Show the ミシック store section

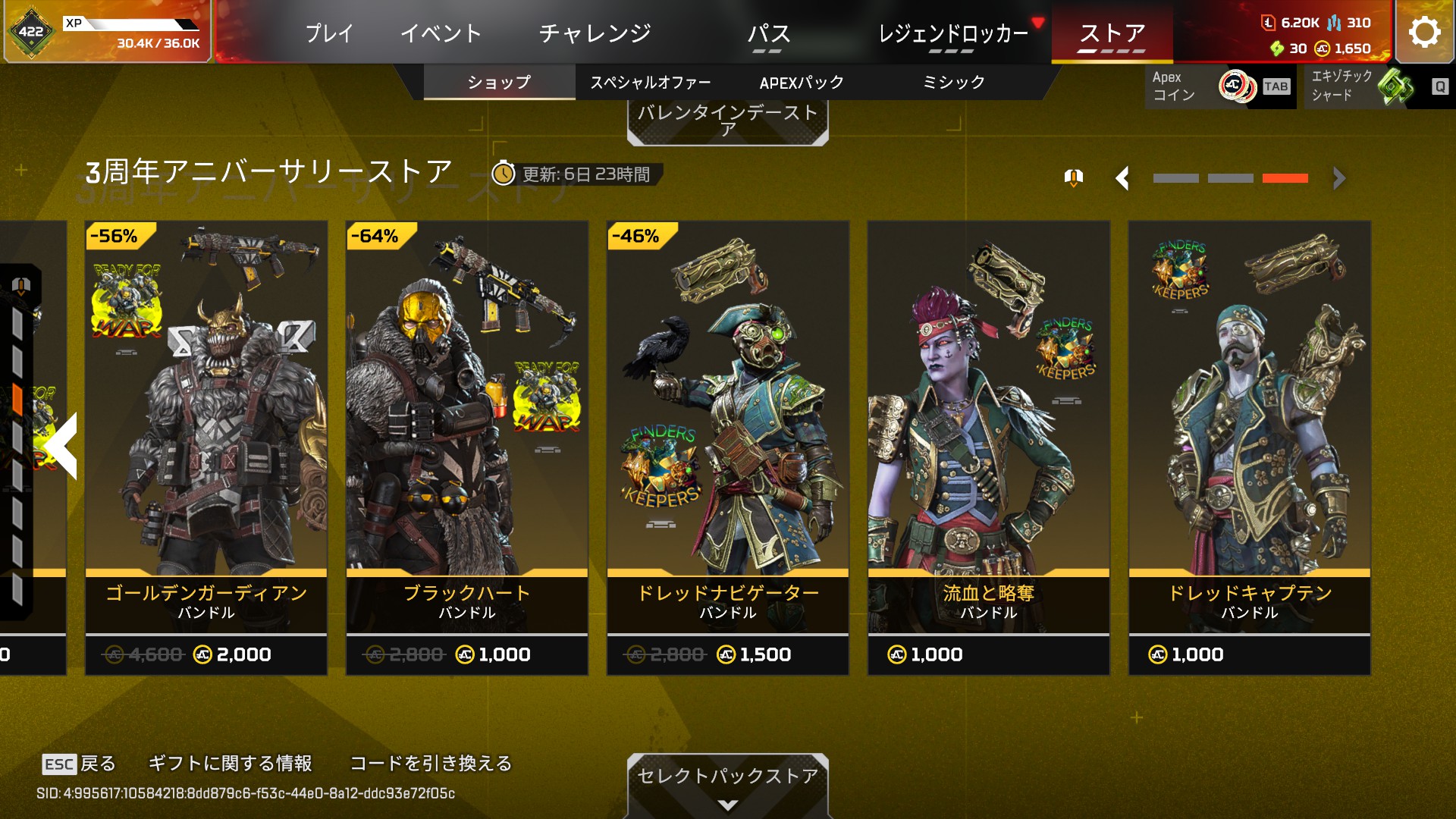953,82
